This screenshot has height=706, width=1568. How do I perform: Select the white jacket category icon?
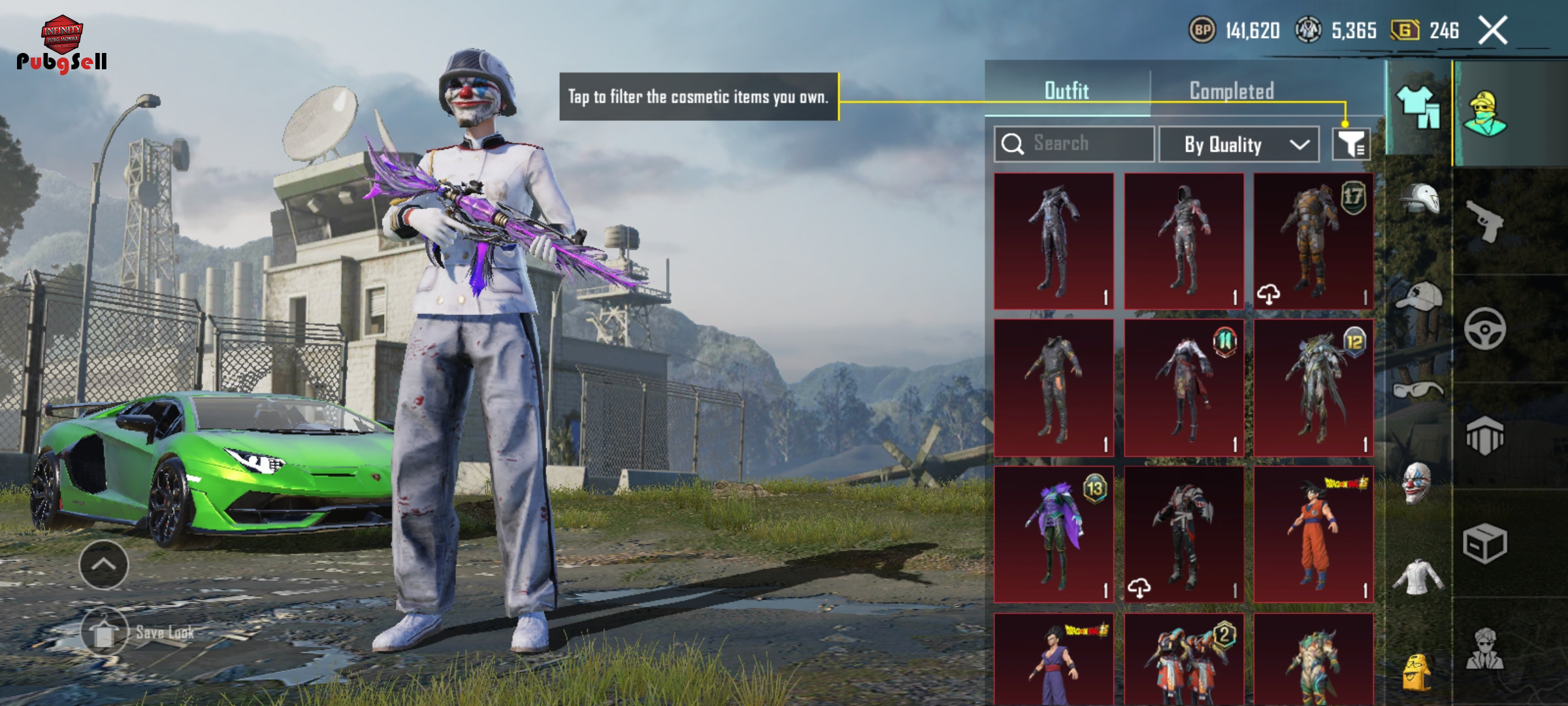pos(1418,577)
